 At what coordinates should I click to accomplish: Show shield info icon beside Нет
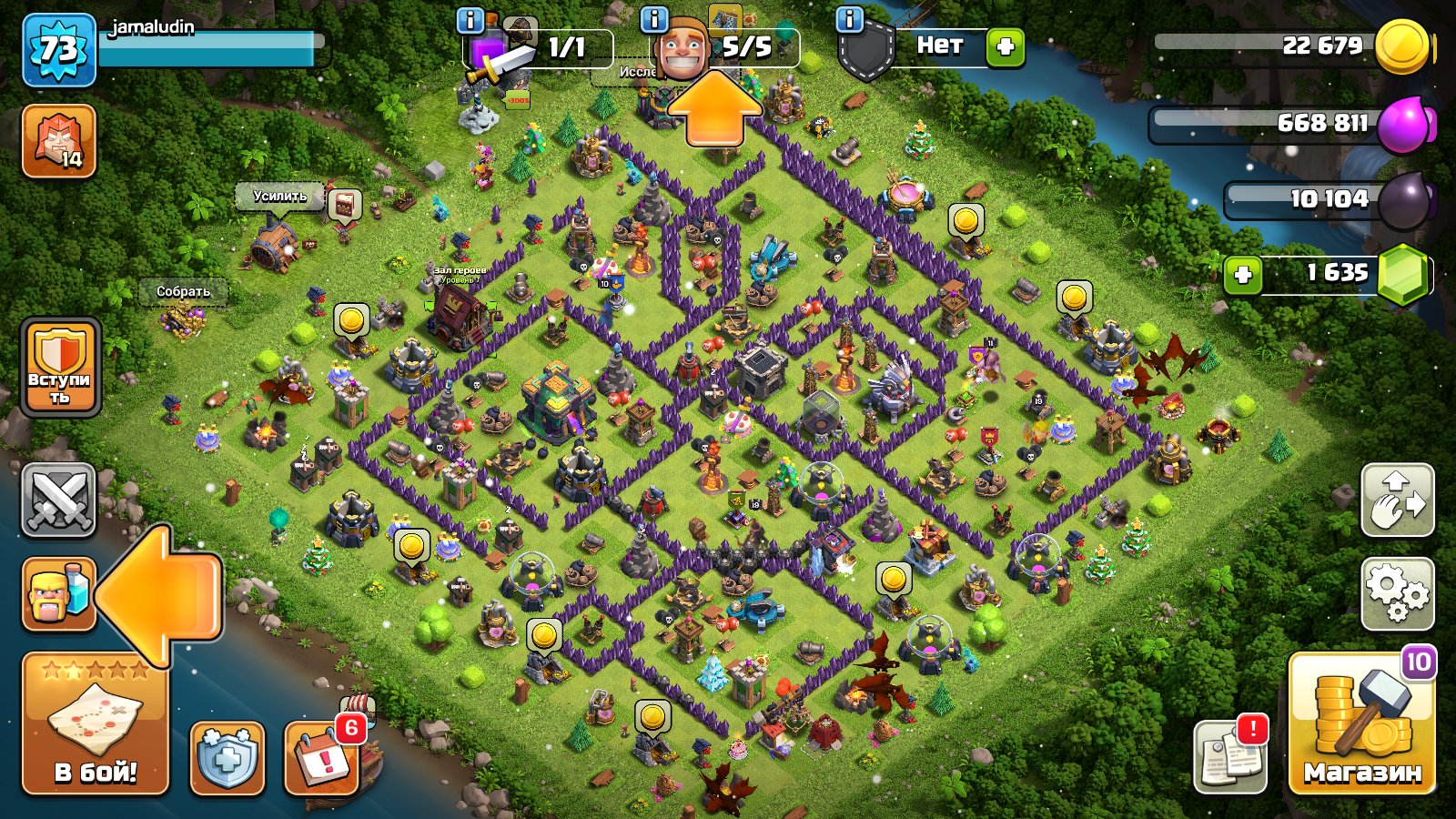click(849, 19)
